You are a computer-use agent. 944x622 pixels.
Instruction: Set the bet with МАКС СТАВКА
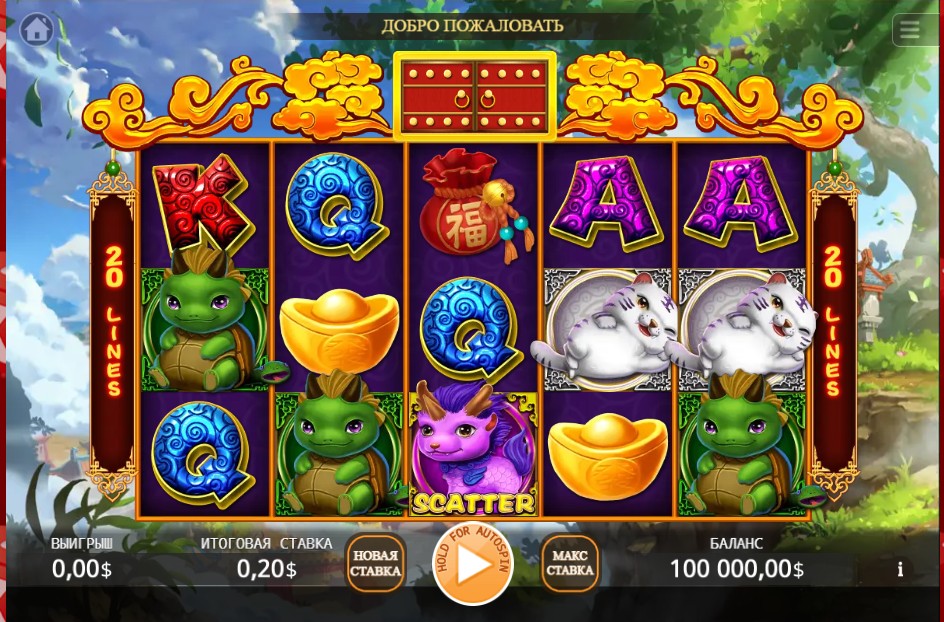pos(570,564)
